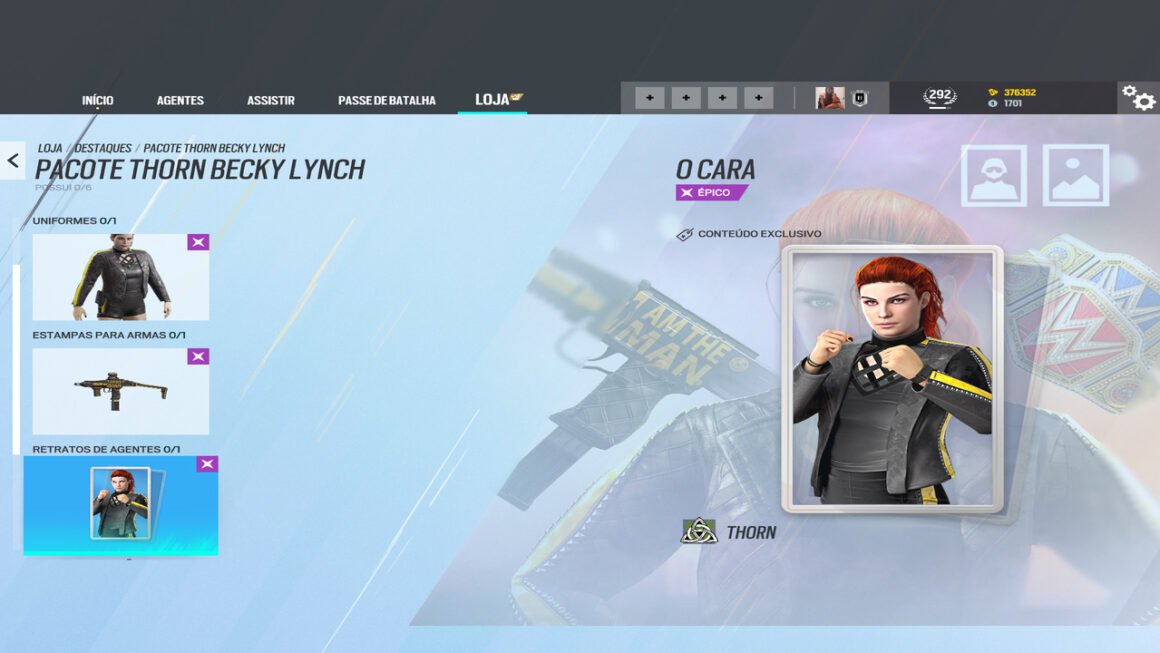Choose the weapon skin thumbnail

tap(121, 391)
